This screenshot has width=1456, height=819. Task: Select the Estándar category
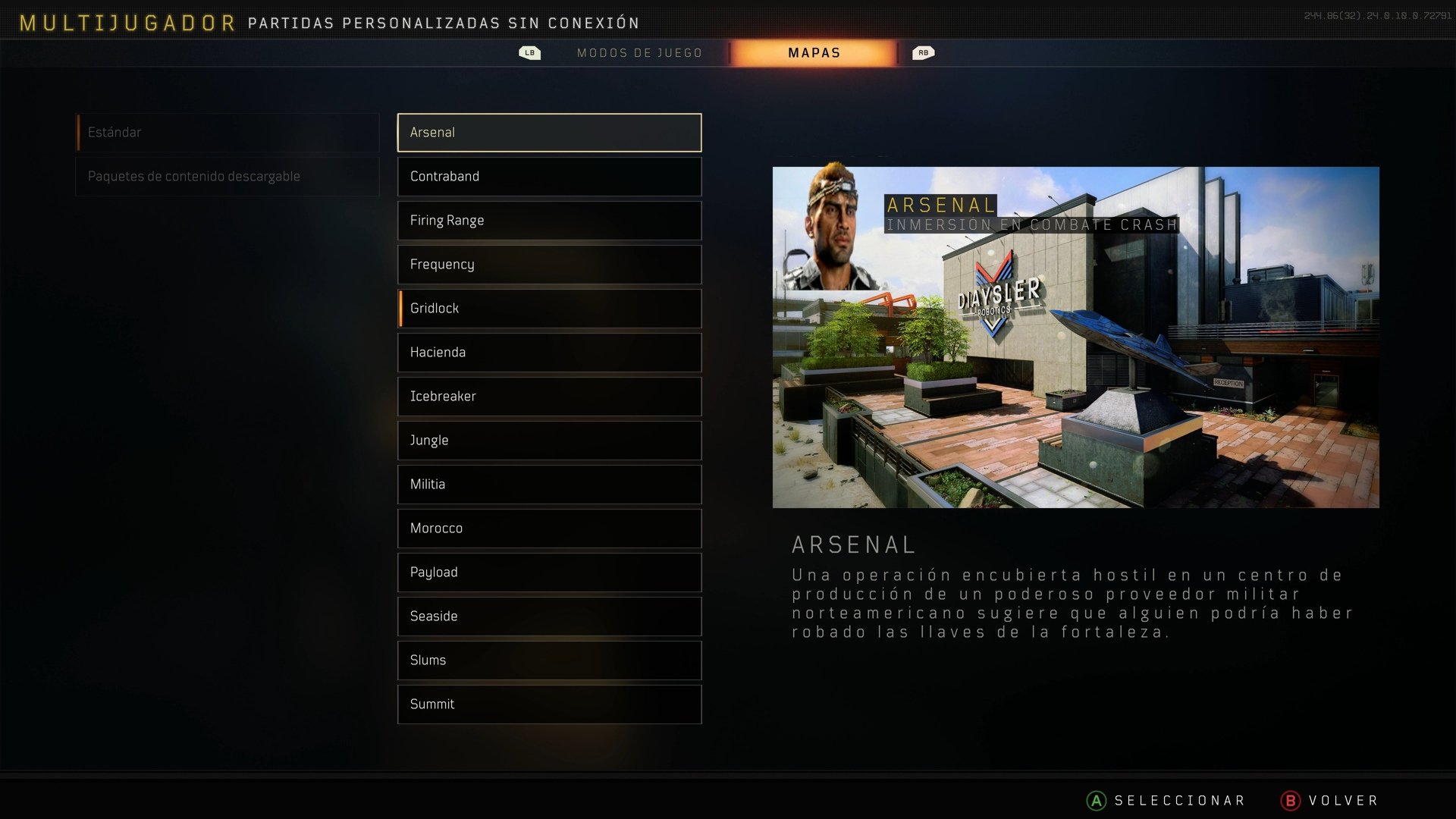[x=227, y=132]
